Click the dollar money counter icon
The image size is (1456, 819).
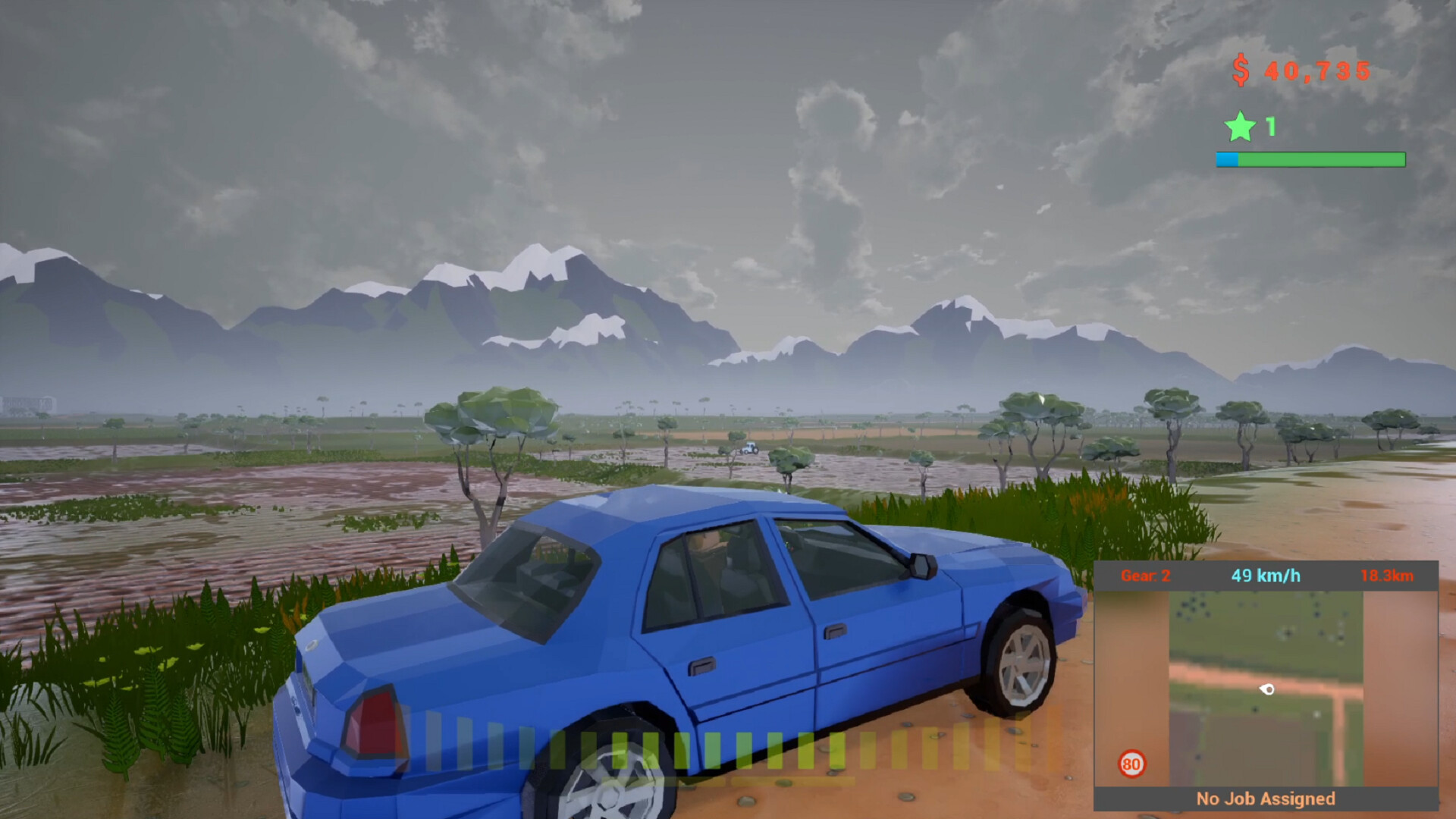[x=1241, y=71]
